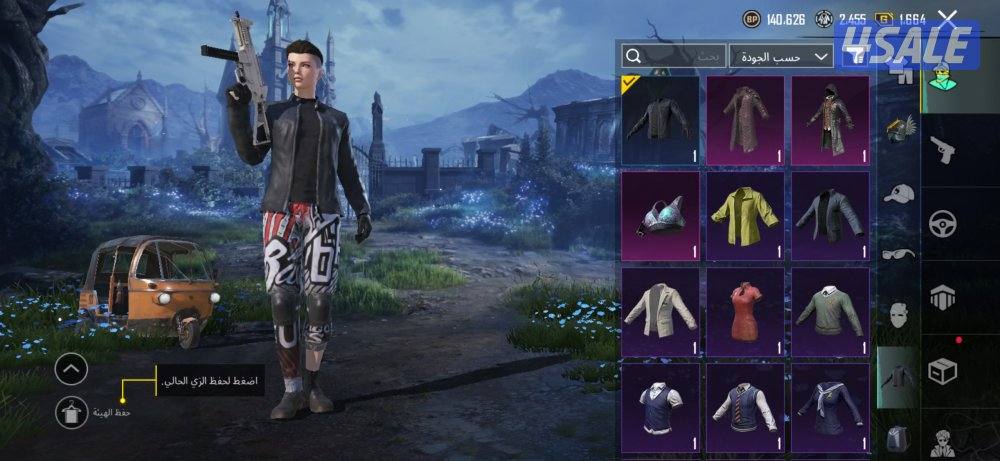Select the navy vest school uniform
Viewport: 1000px width, 461px height.
660,405
